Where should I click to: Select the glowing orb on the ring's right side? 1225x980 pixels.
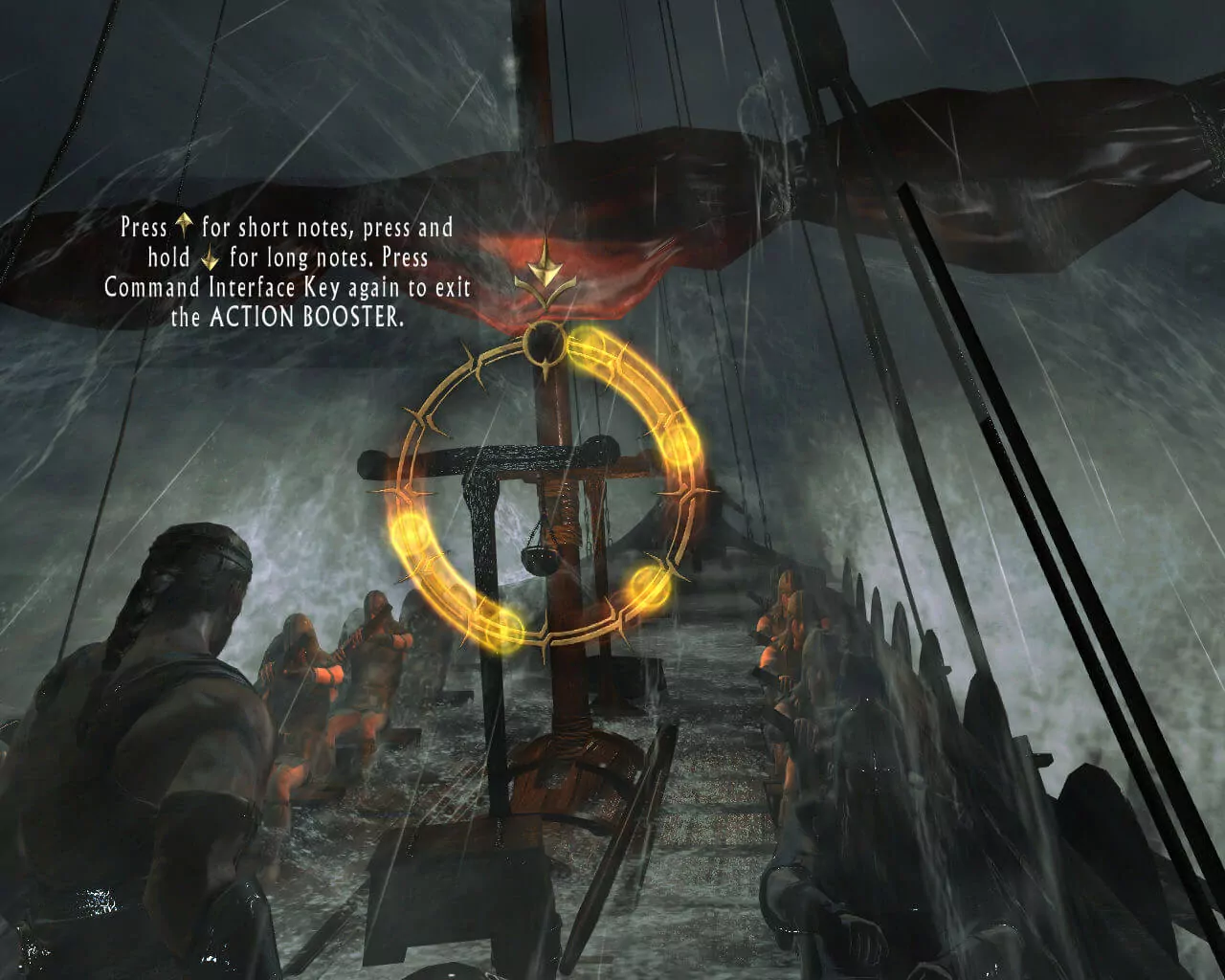point(681,448)
